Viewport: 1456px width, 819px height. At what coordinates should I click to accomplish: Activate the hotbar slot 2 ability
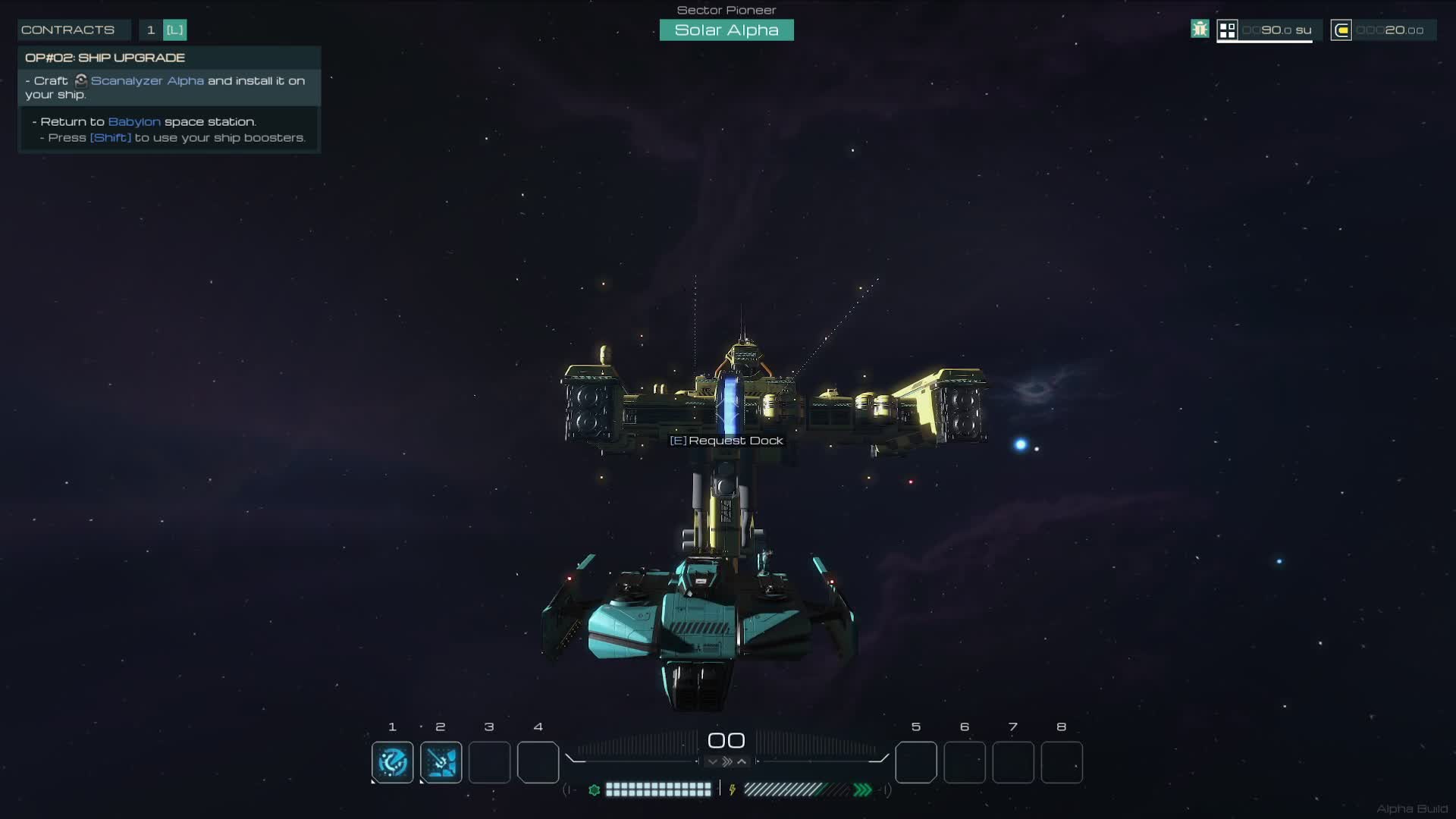coord(441,762)
